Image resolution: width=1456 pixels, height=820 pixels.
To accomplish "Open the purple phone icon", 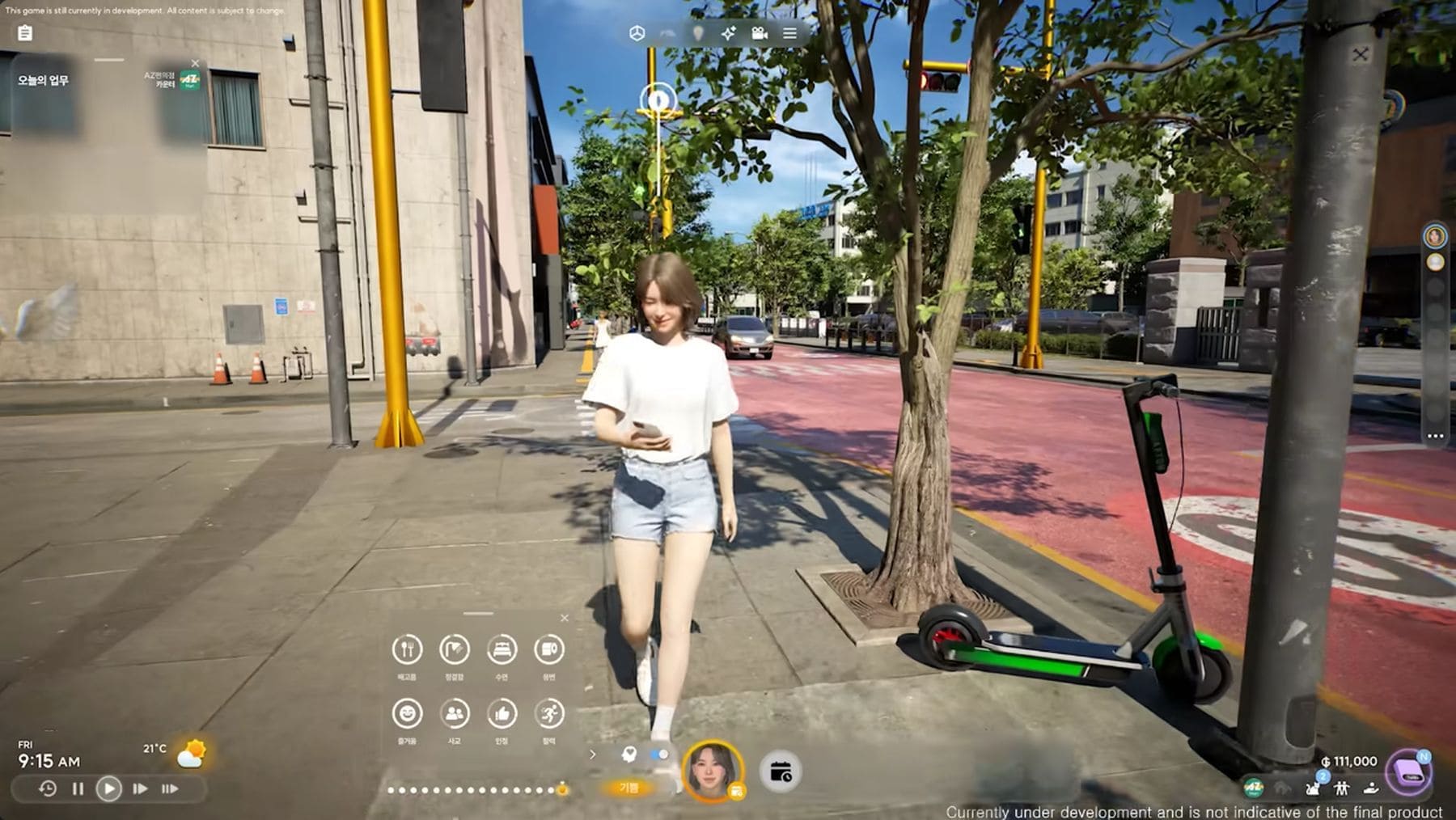I will (x=1410, y=773).
